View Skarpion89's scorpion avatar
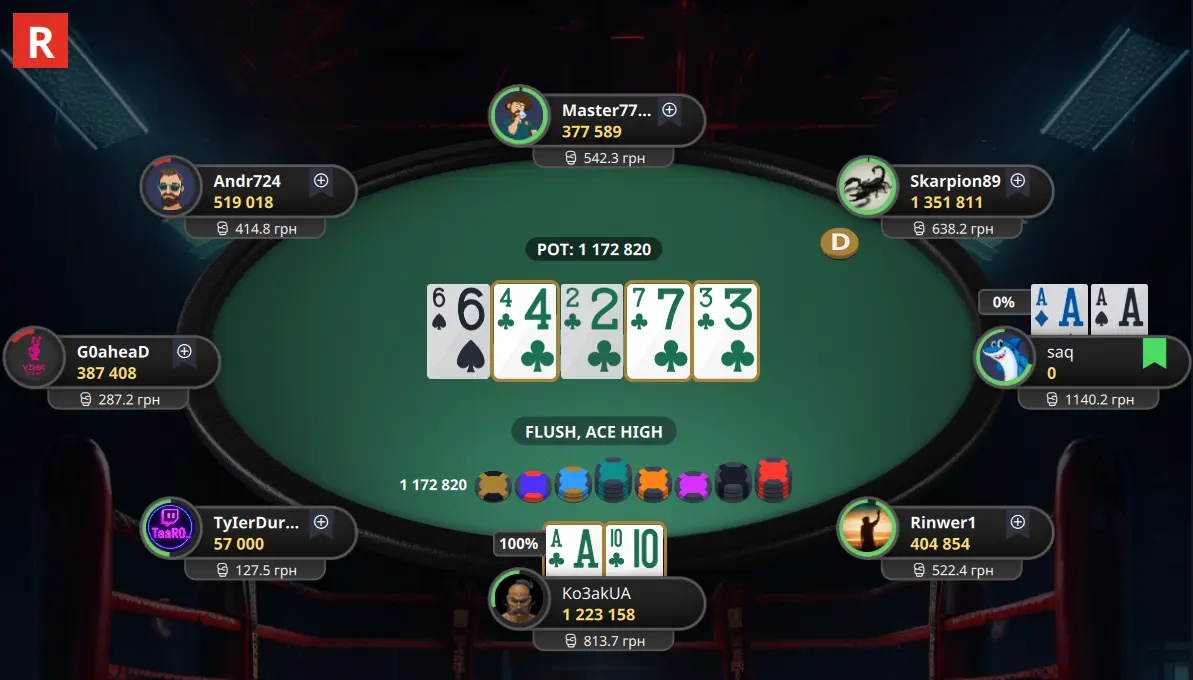This screenshot has width=1193, height=680. pyautogui.click(x=867, y=187)
